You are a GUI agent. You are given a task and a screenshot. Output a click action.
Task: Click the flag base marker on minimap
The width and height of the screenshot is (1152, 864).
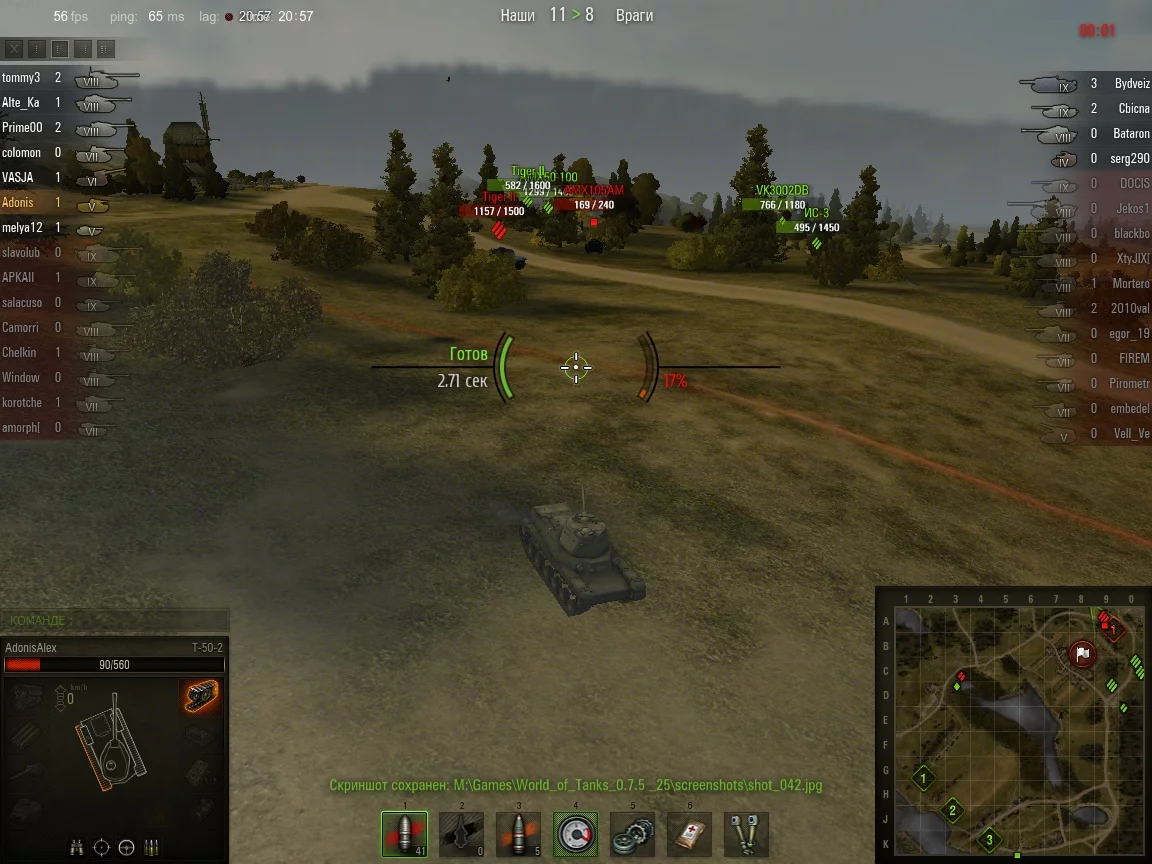1082,655
